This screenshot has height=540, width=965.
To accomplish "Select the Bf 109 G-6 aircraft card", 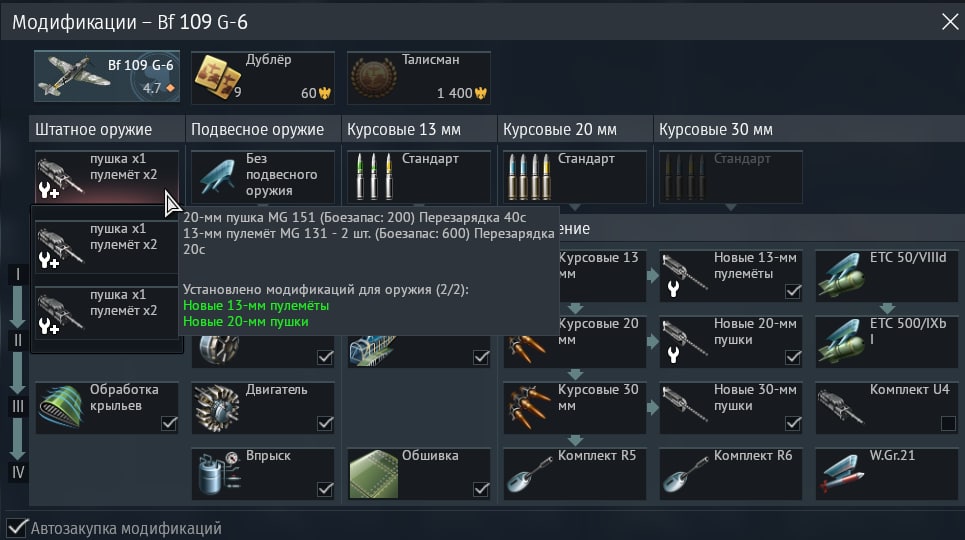I will (x=105, y=77).
